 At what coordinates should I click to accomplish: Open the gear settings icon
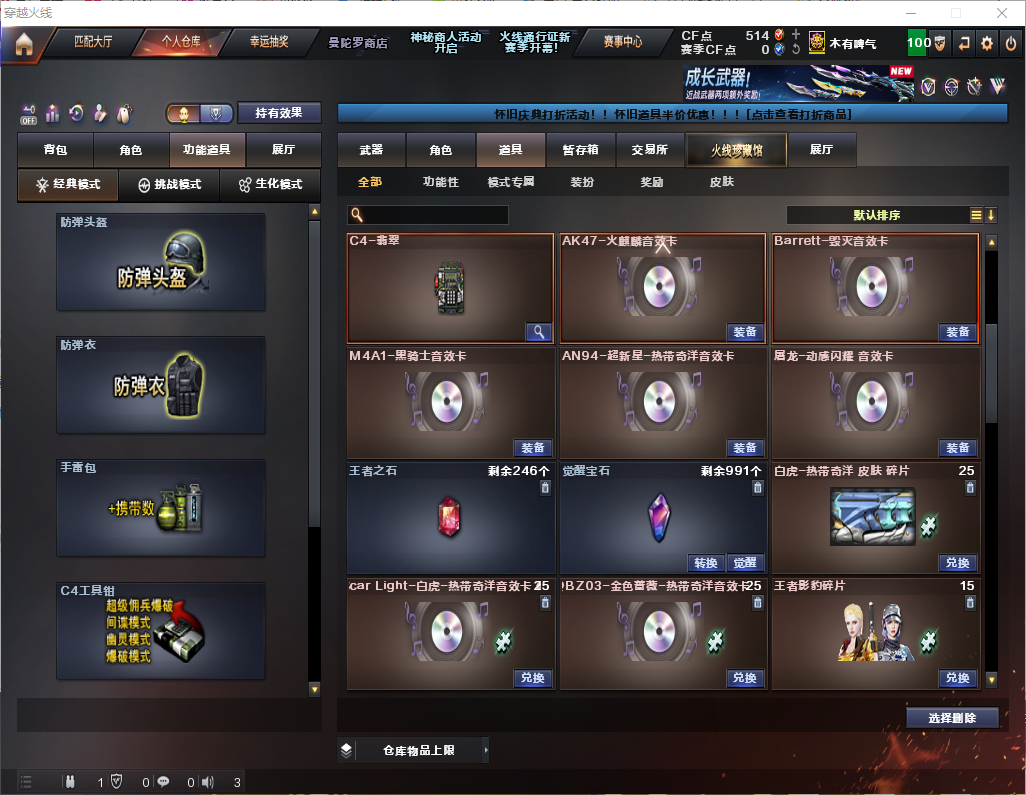[987, 43]
